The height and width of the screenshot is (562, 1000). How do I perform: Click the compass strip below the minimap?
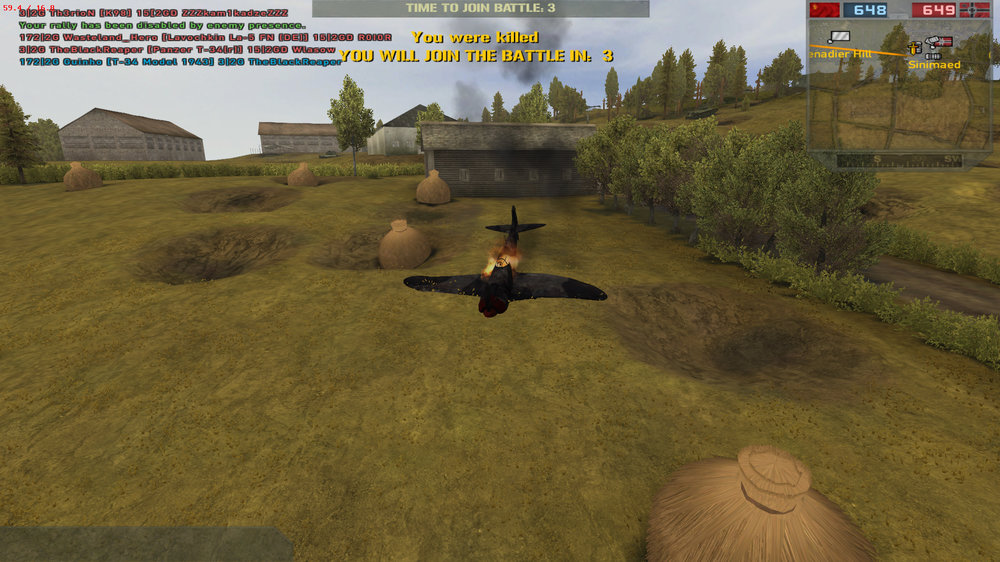[899, 160]
